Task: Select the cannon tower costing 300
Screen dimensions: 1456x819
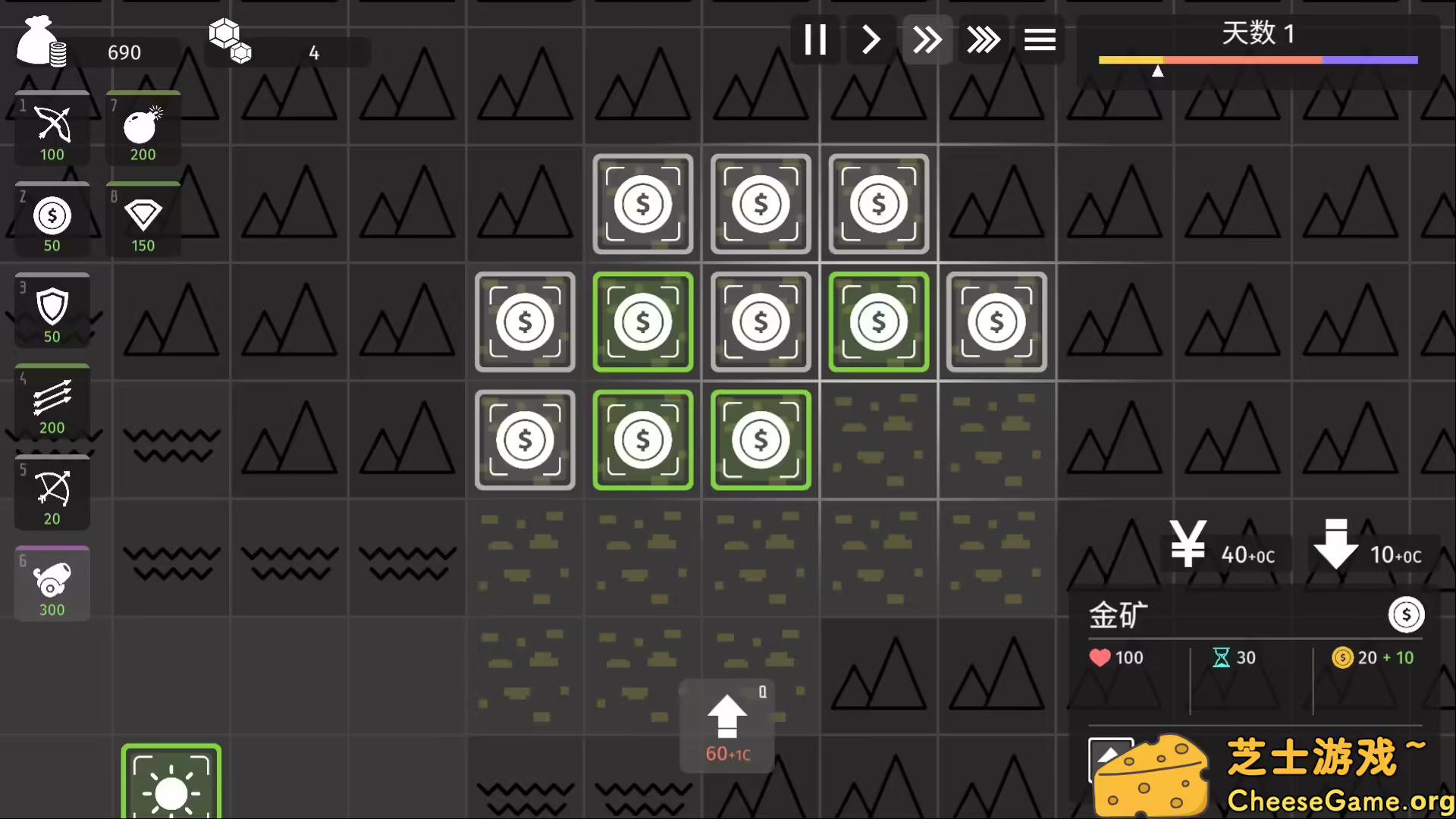Action: pyautogui.click(x=52, y=584)
